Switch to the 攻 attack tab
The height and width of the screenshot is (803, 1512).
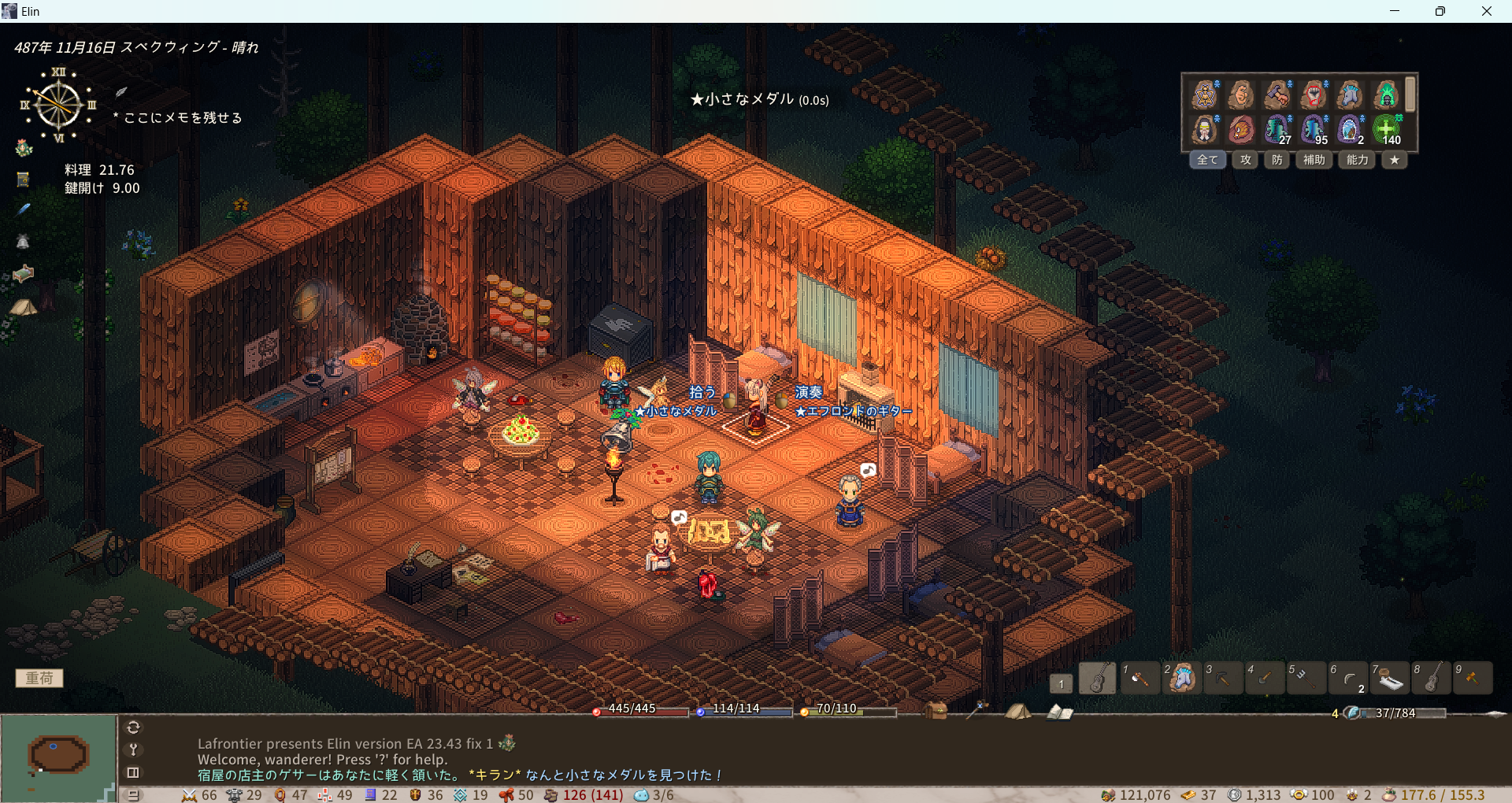[x=1245, y=160]
